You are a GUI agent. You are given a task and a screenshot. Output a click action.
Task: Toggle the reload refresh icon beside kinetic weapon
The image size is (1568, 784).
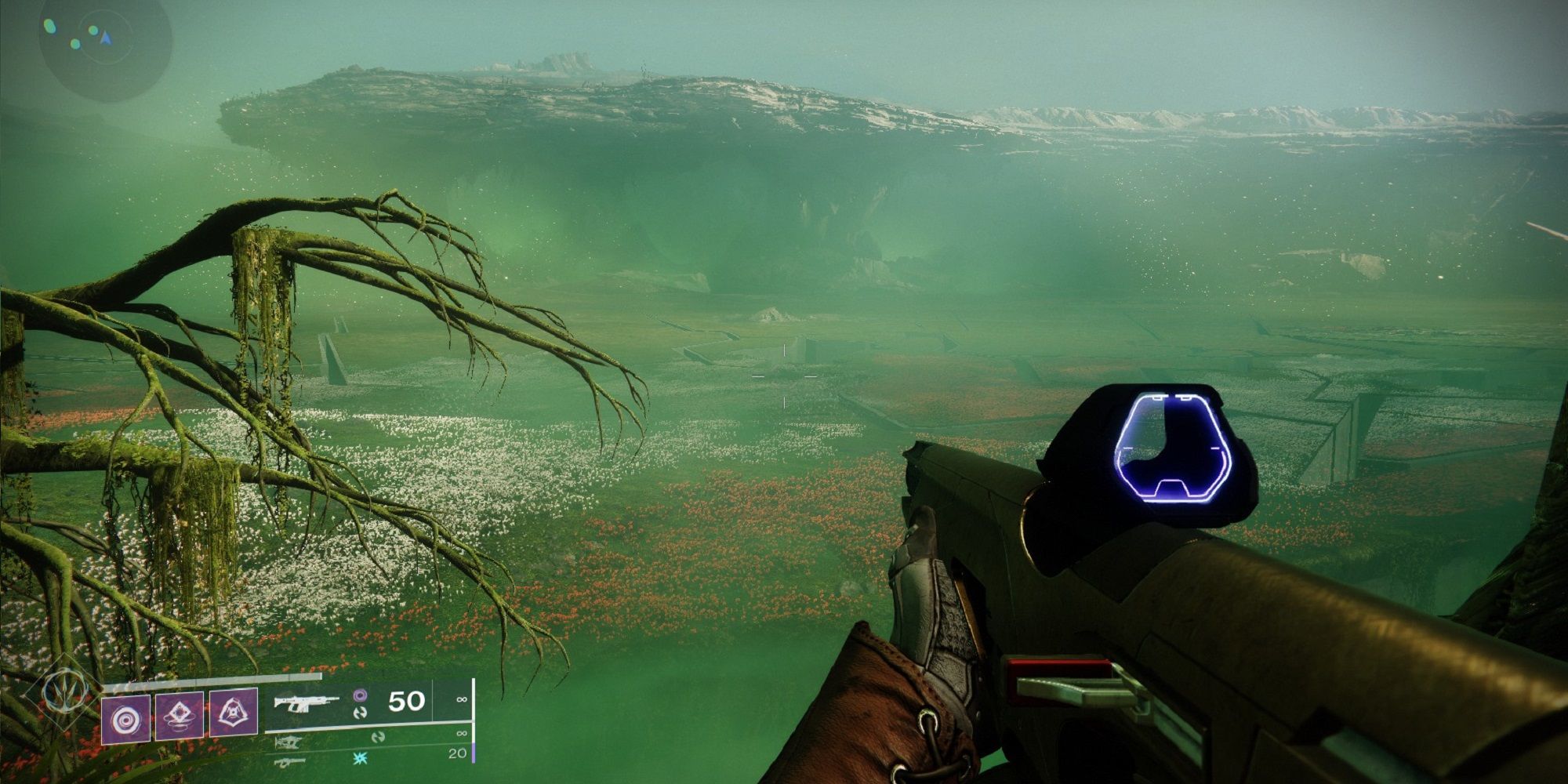click(x=362, y=713)
